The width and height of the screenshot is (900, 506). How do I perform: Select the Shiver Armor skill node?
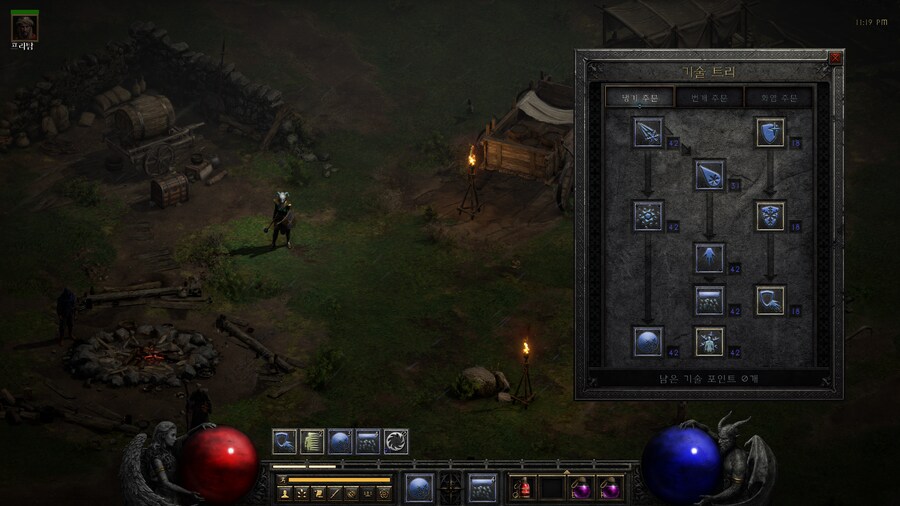tap(770, 215)
